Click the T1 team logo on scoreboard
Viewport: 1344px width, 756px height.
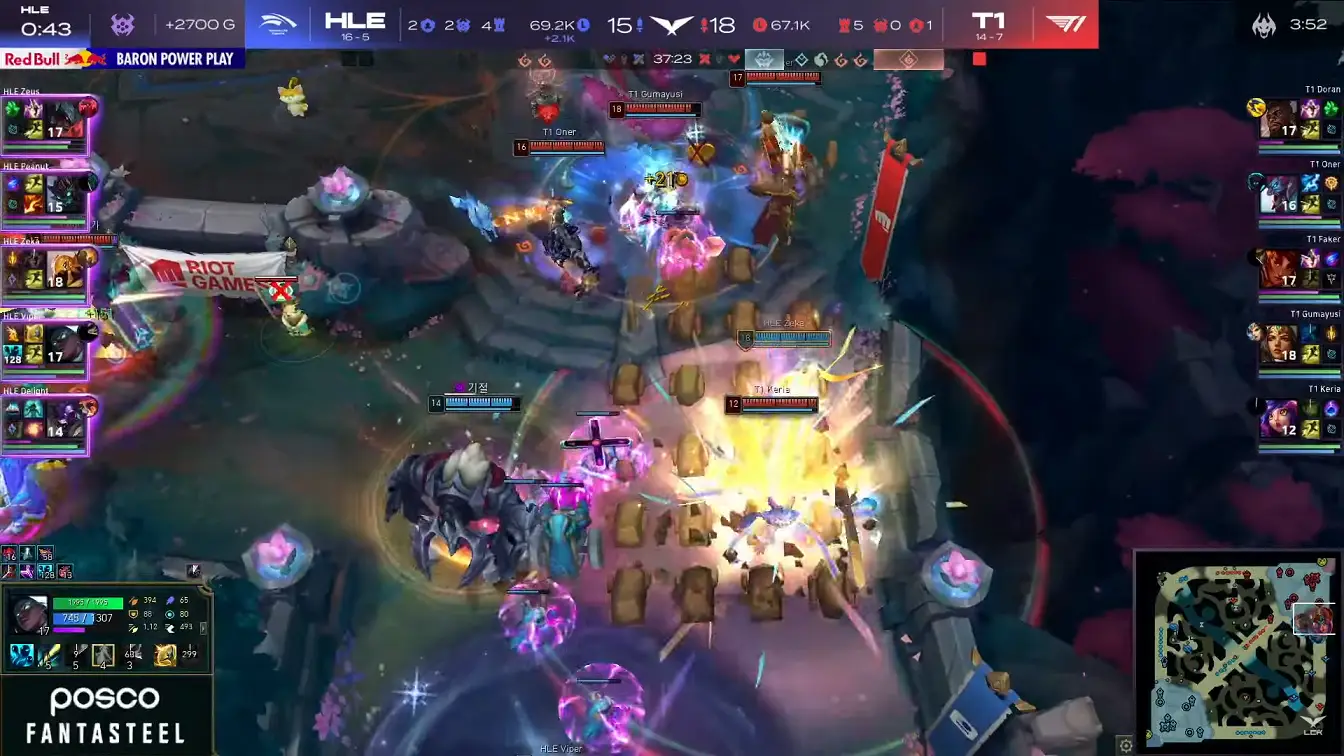[x=1065, y=24]
